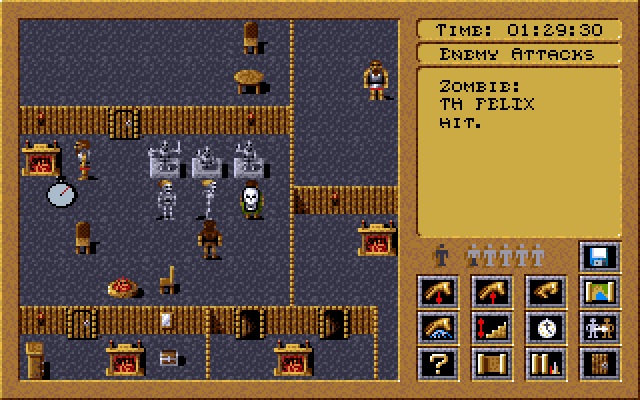Use the stairs with red arrows icon
640x400 pixels.
point(492,327)
